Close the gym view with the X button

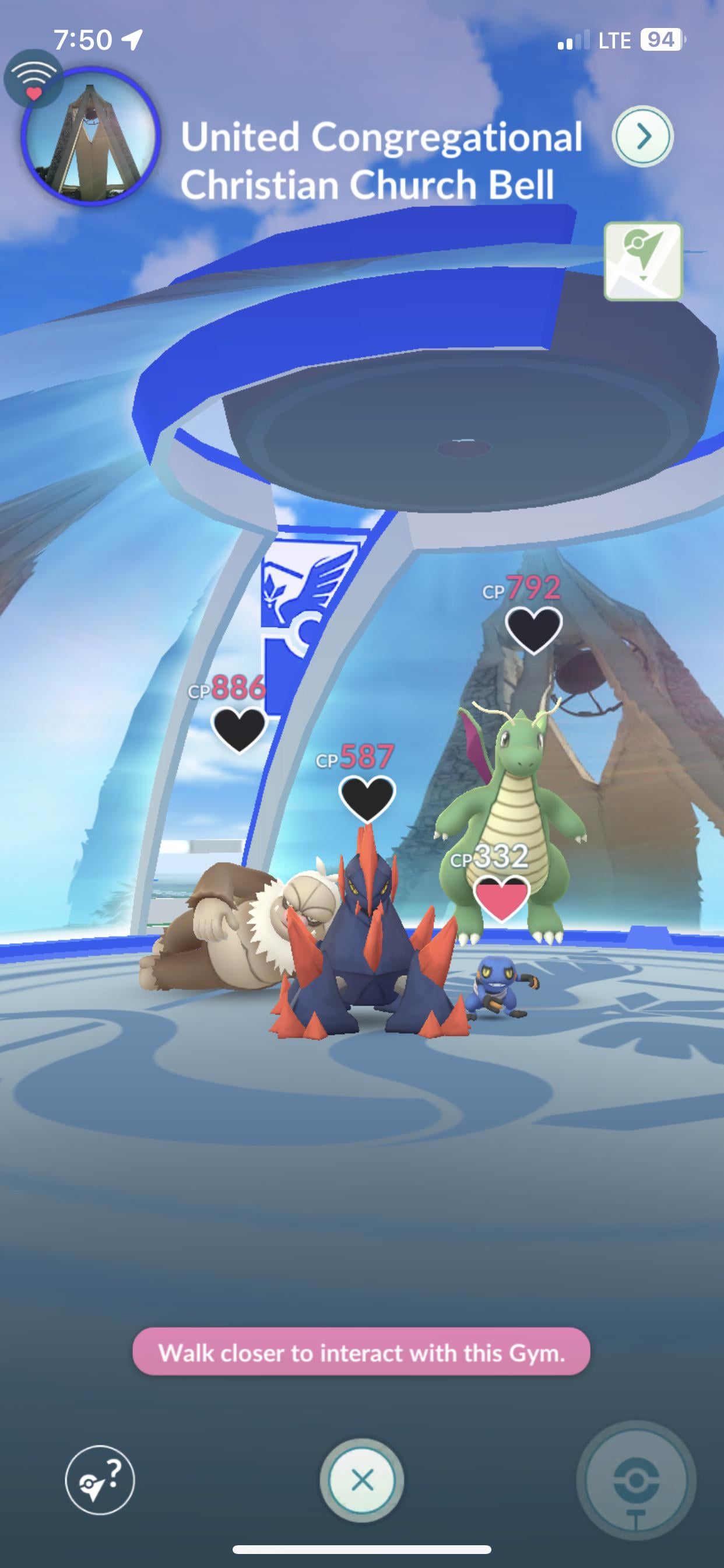(362, 1480)
